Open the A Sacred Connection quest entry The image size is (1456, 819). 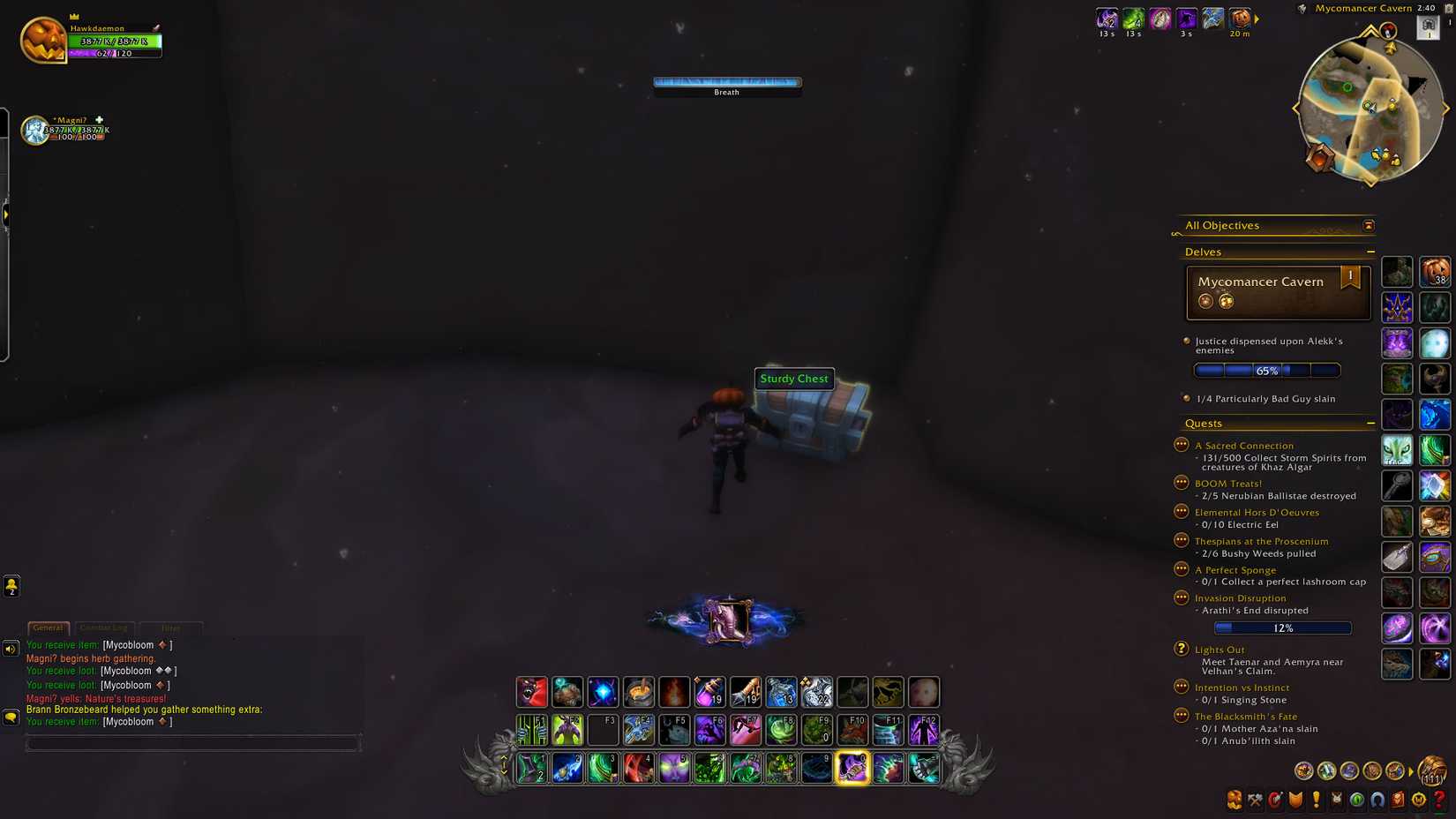coord(1244,445)
